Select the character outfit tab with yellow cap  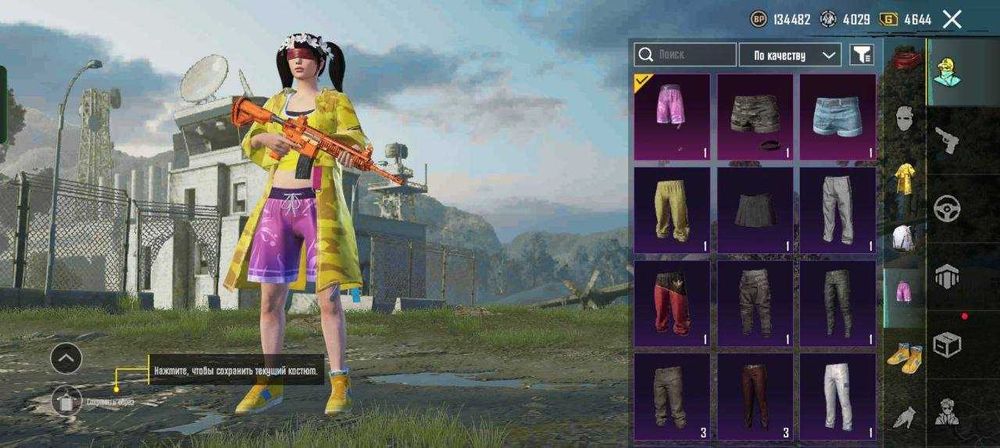[946, 72]
